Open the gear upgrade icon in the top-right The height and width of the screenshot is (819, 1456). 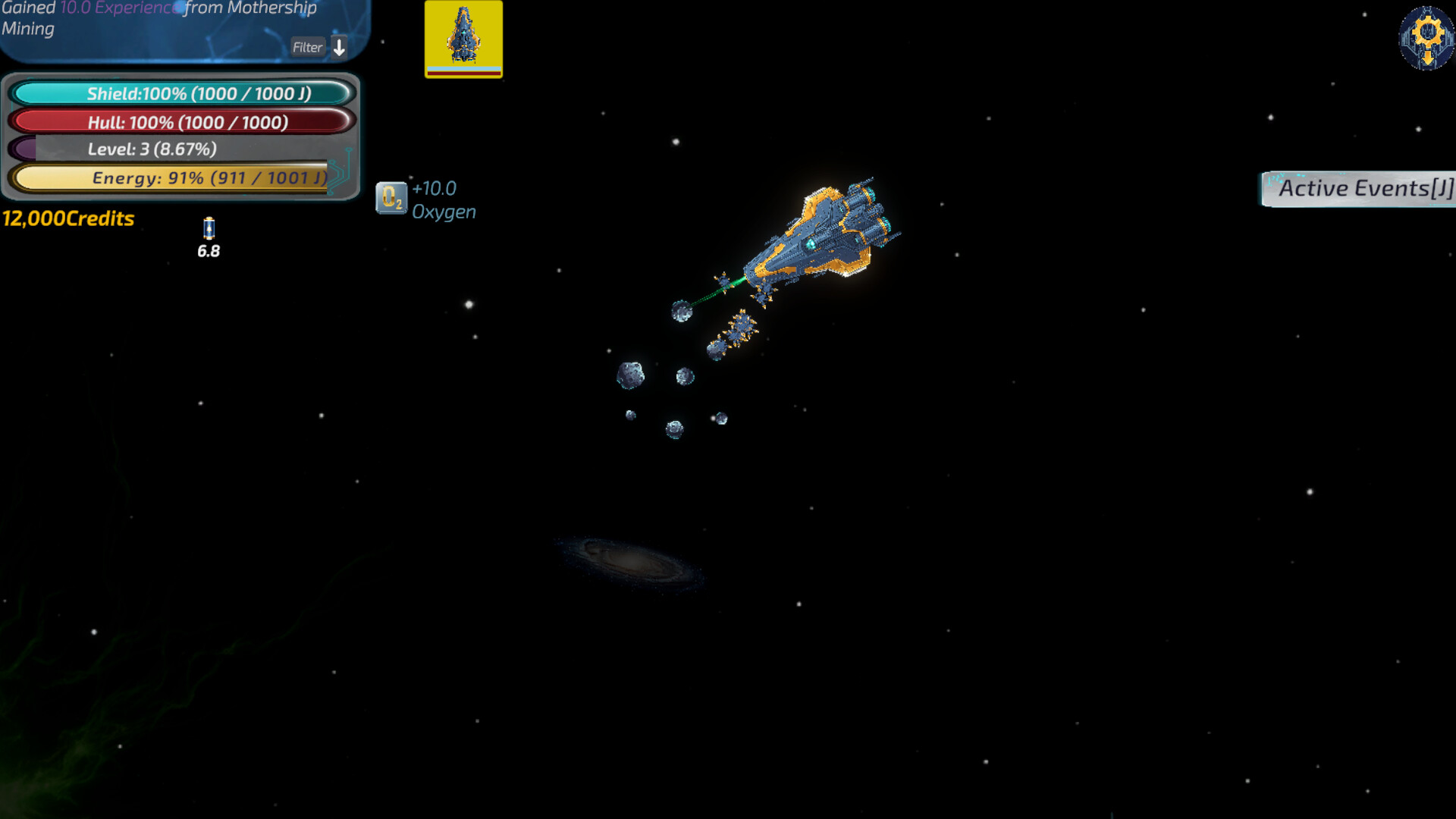[1429, 39]
